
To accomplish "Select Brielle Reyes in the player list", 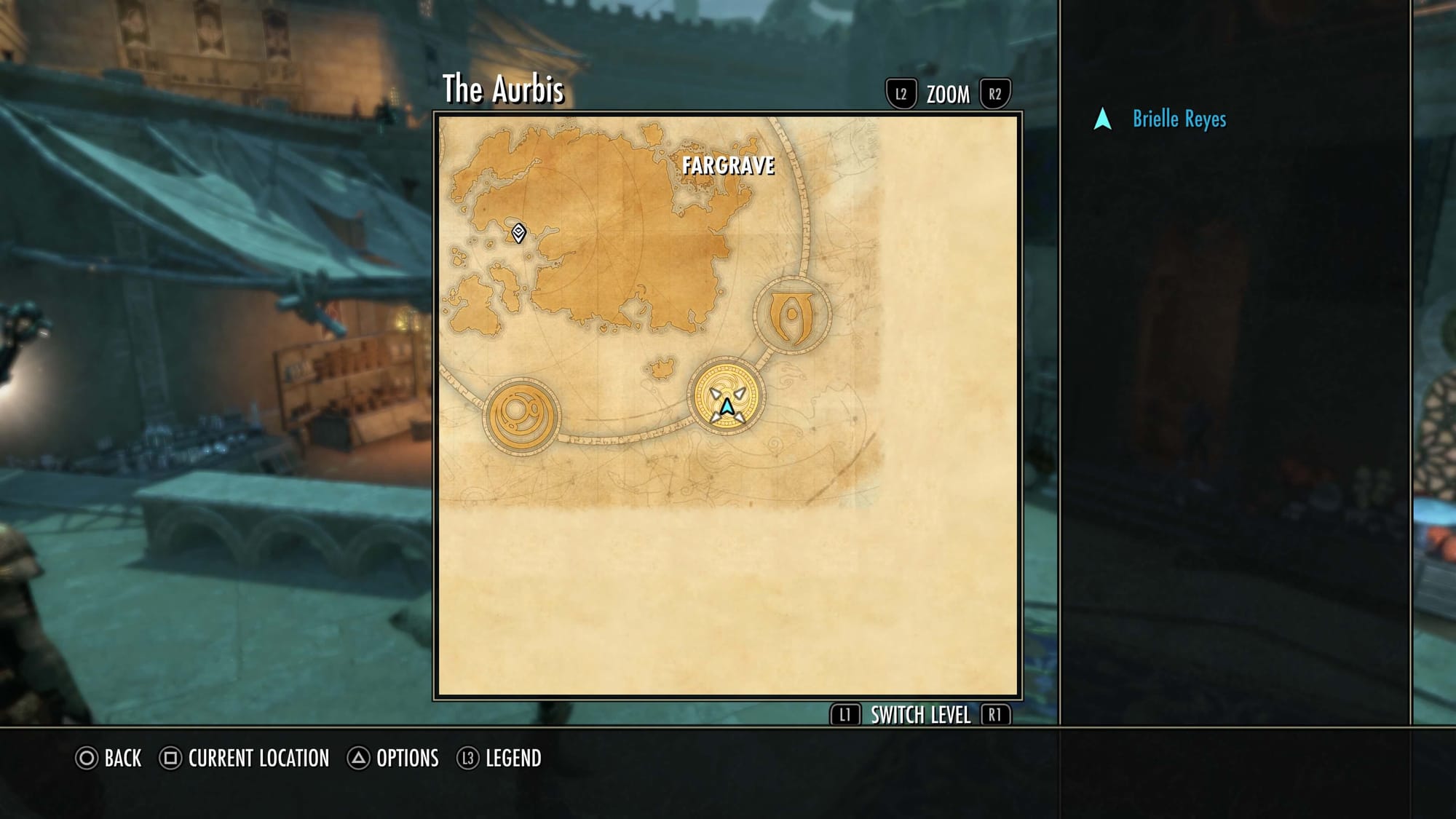I will tap(1179, 119).
